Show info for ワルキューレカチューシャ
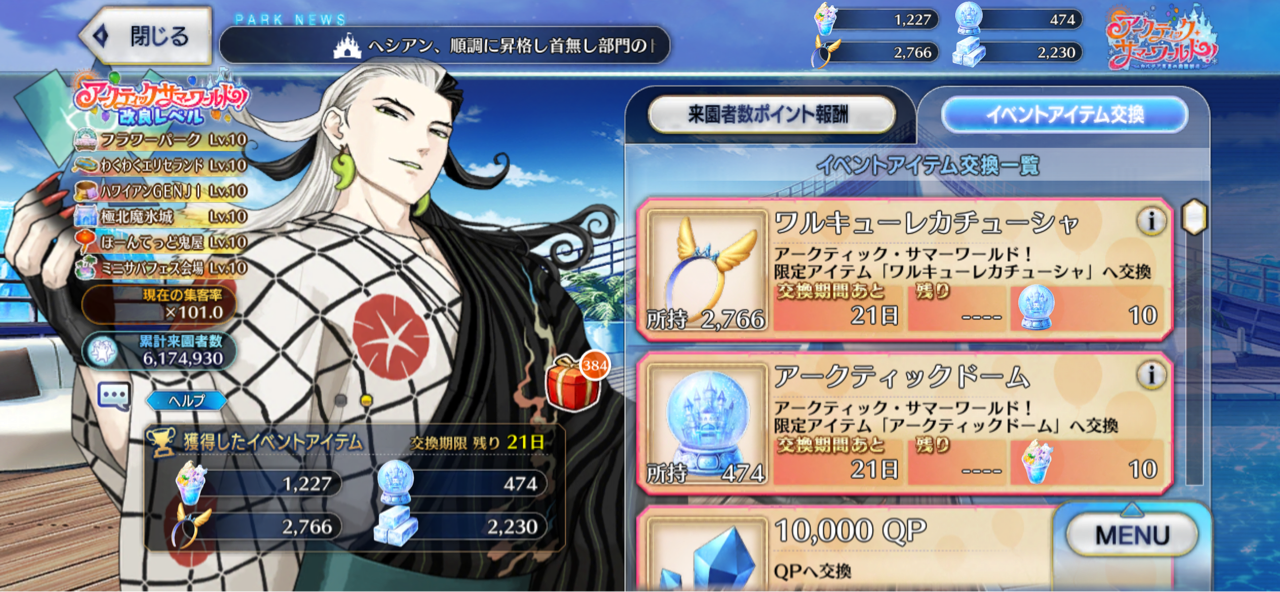 (1151, 221)
